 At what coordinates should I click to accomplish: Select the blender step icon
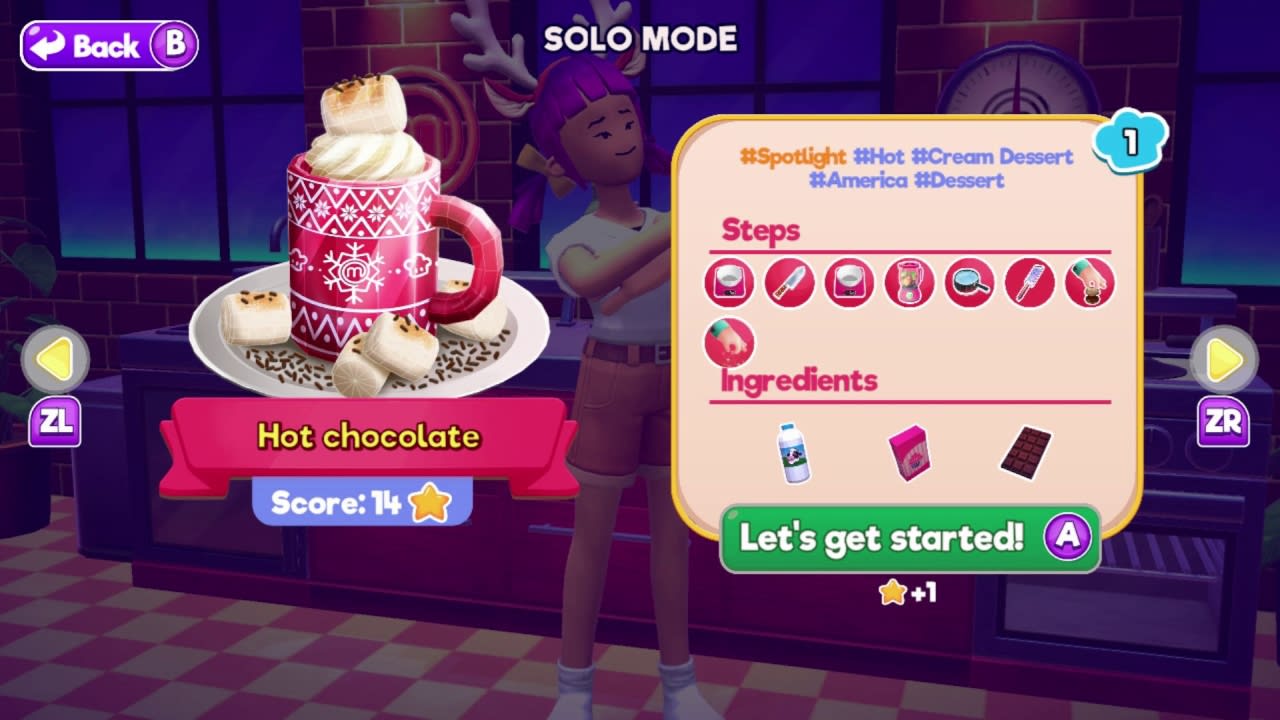coord(908,283)
